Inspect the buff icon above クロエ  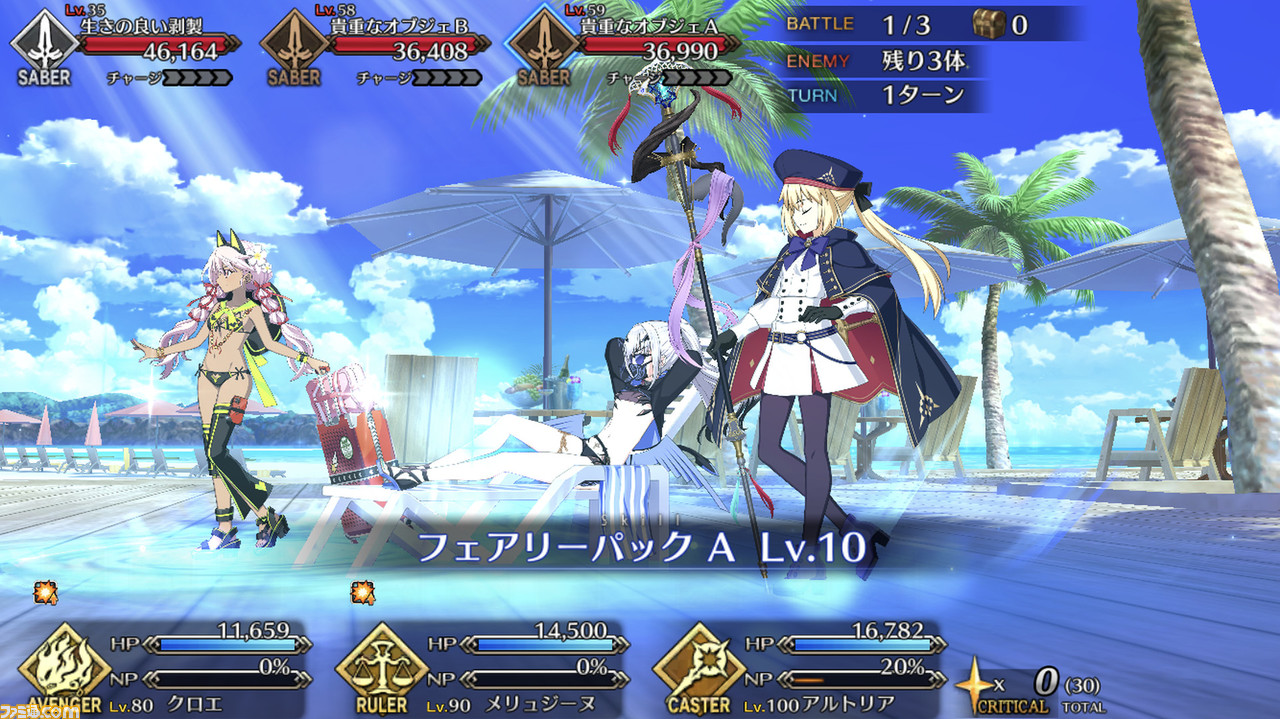(45, 592)
